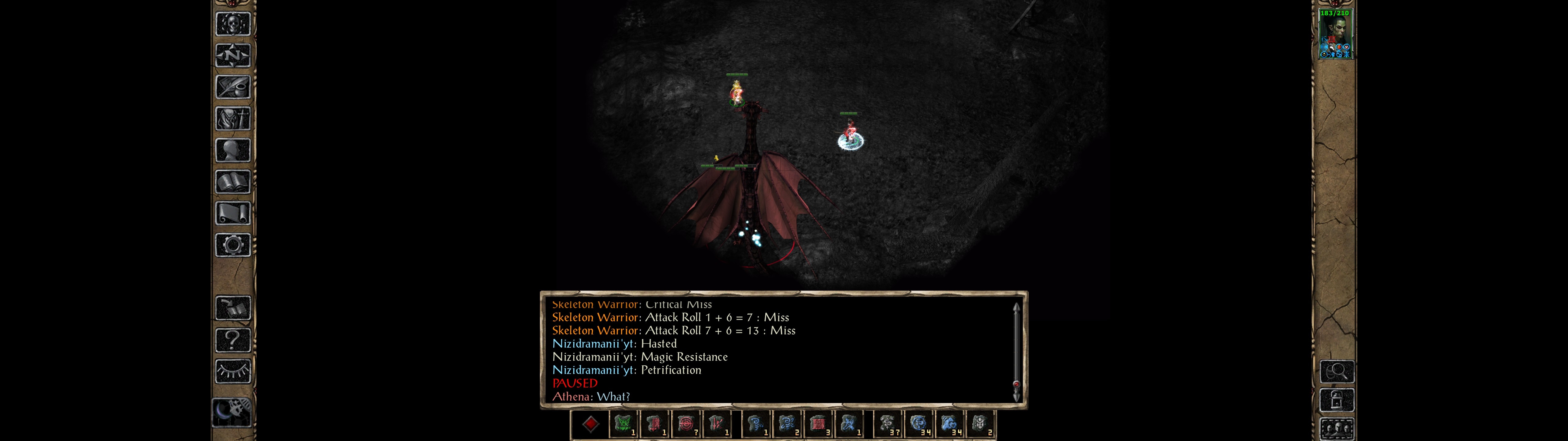Toggle the padlock button
The width and height of the screenshot is (1568, 441).
(1336, 400)
